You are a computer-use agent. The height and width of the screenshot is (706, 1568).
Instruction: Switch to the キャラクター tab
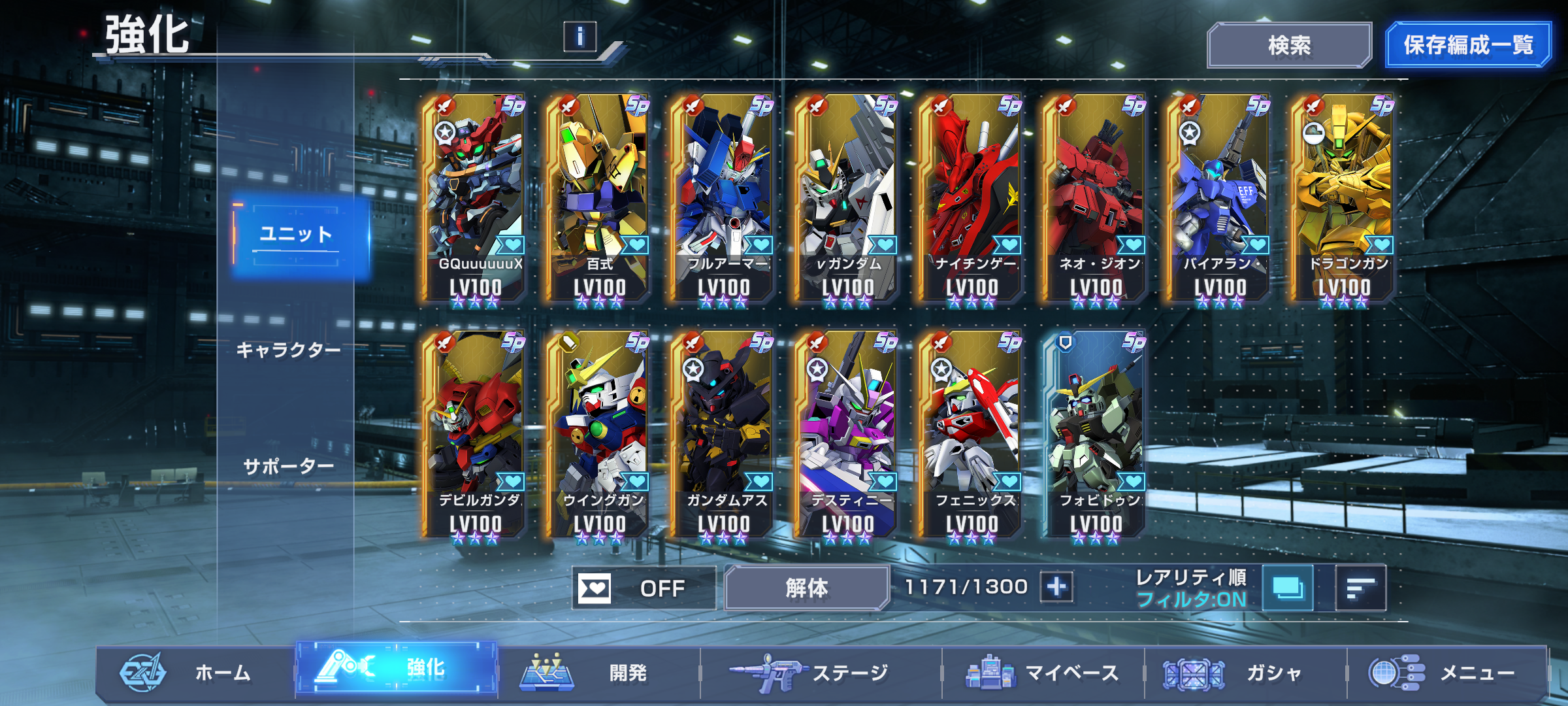click(288, 350)
